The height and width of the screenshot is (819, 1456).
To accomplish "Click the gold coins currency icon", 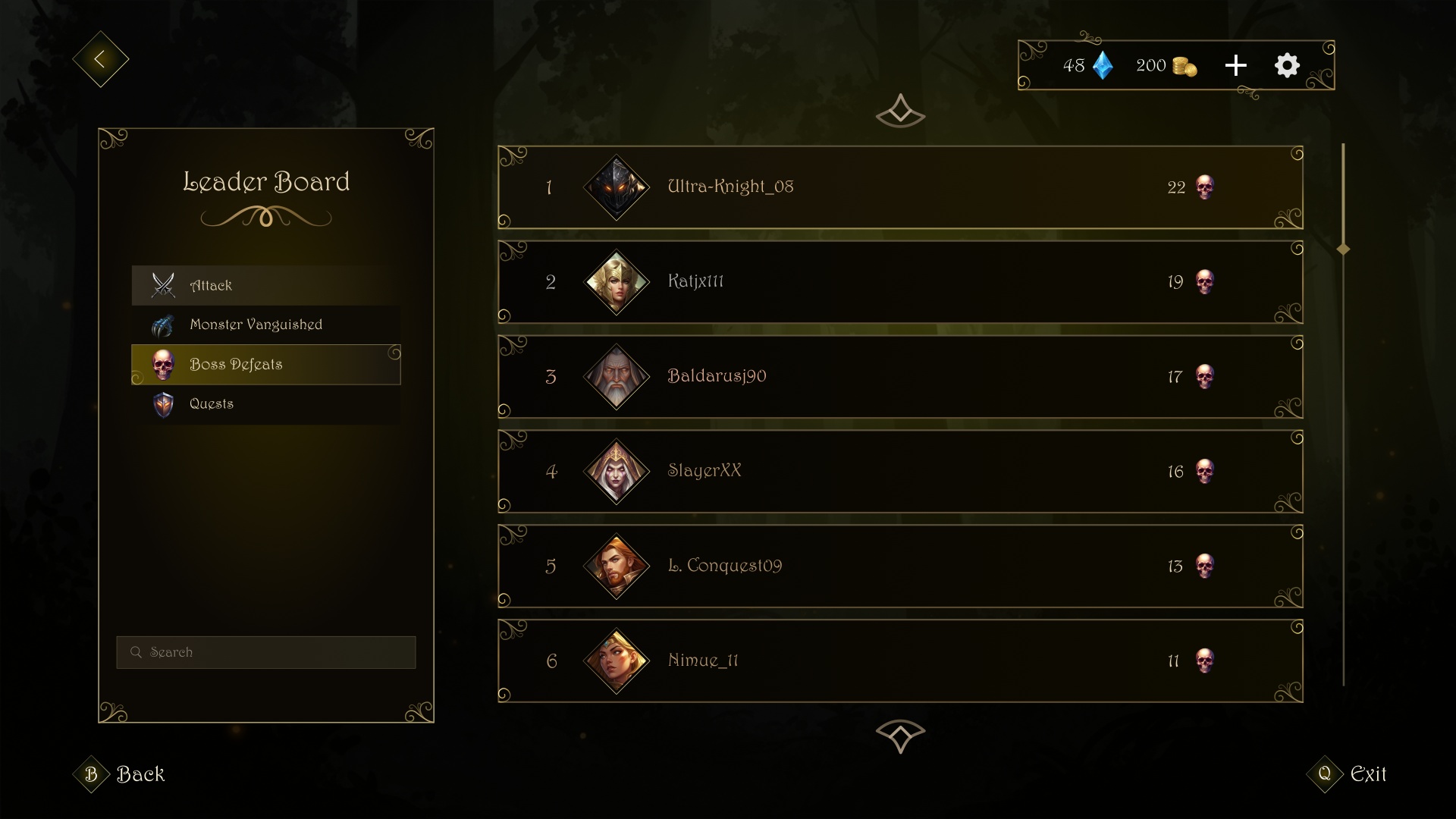I will [1184, 66].
